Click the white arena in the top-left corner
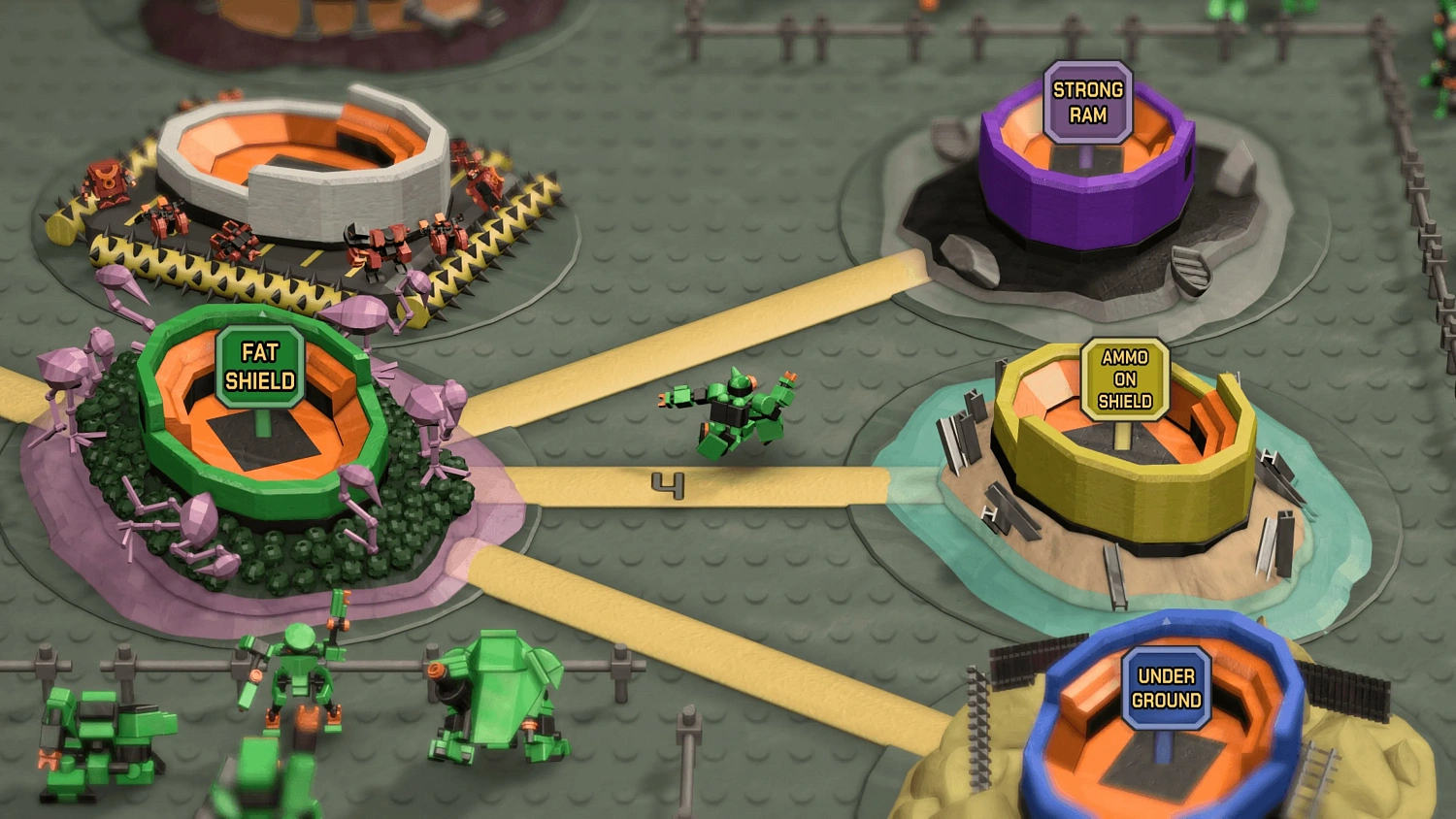The width and height of the screenshot is (1456, 819). (311, 155)
